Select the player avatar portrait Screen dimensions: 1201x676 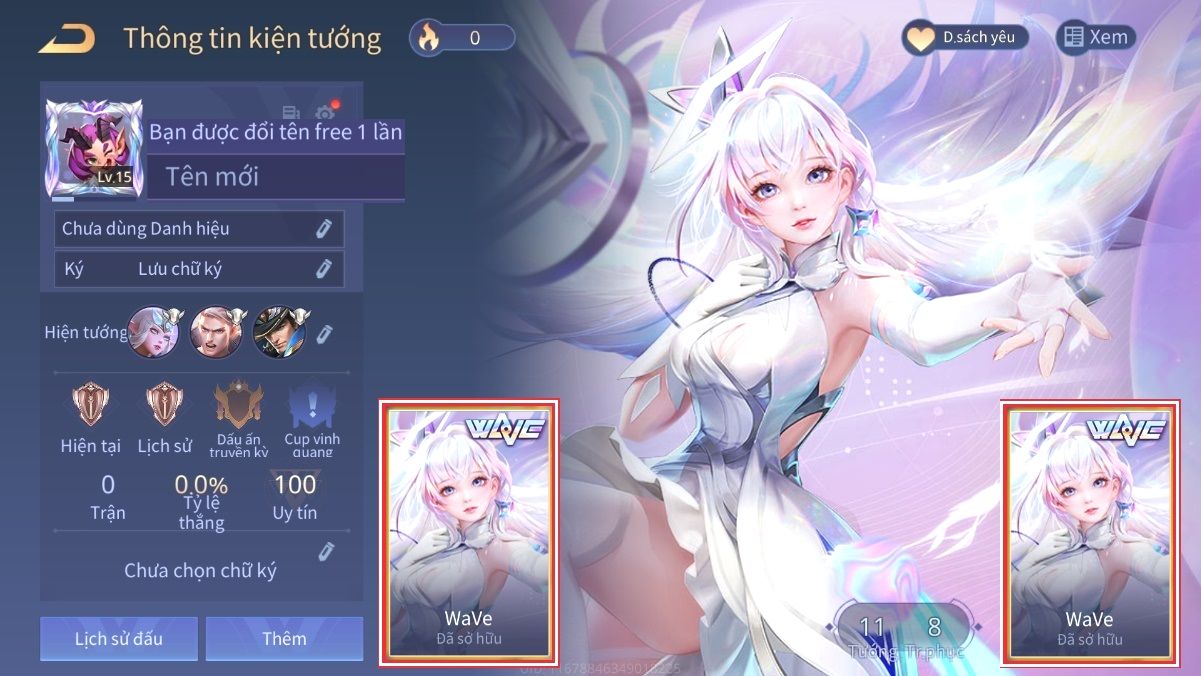point(94,146)
